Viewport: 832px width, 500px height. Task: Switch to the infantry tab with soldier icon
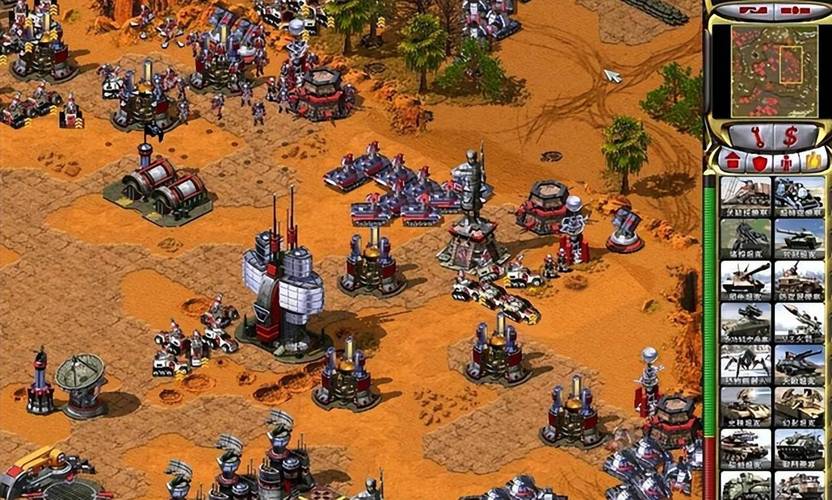[x=785, y=161]
